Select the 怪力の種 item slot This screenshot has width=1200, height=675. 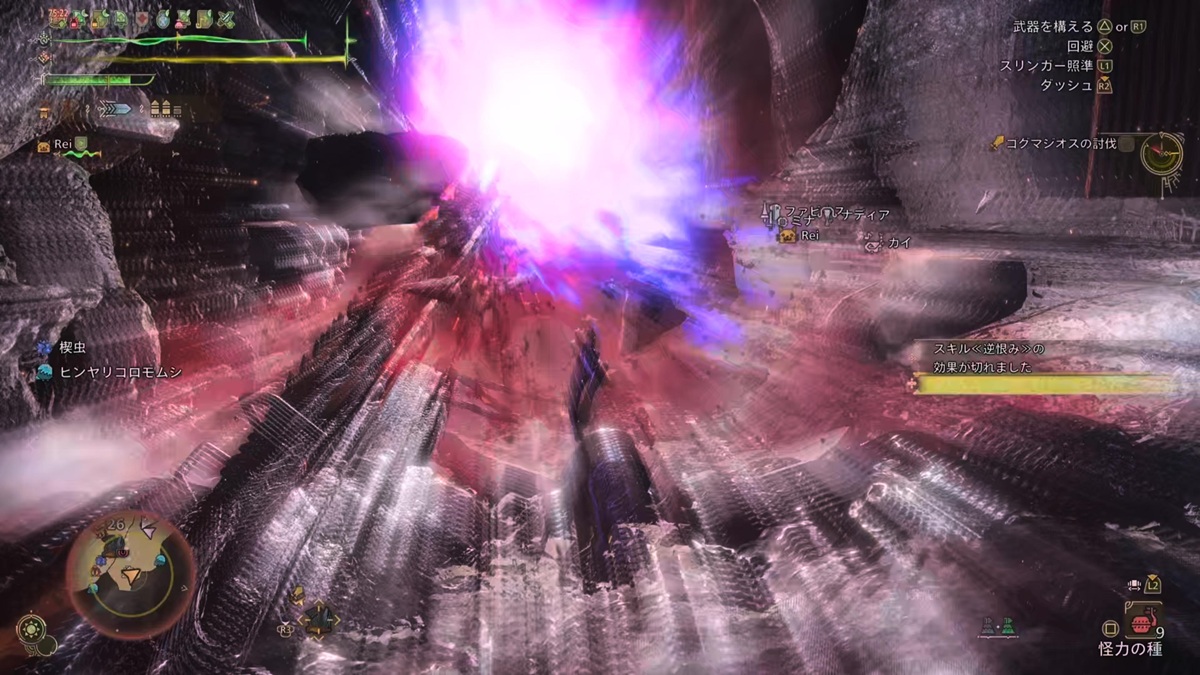point(1142,624)
